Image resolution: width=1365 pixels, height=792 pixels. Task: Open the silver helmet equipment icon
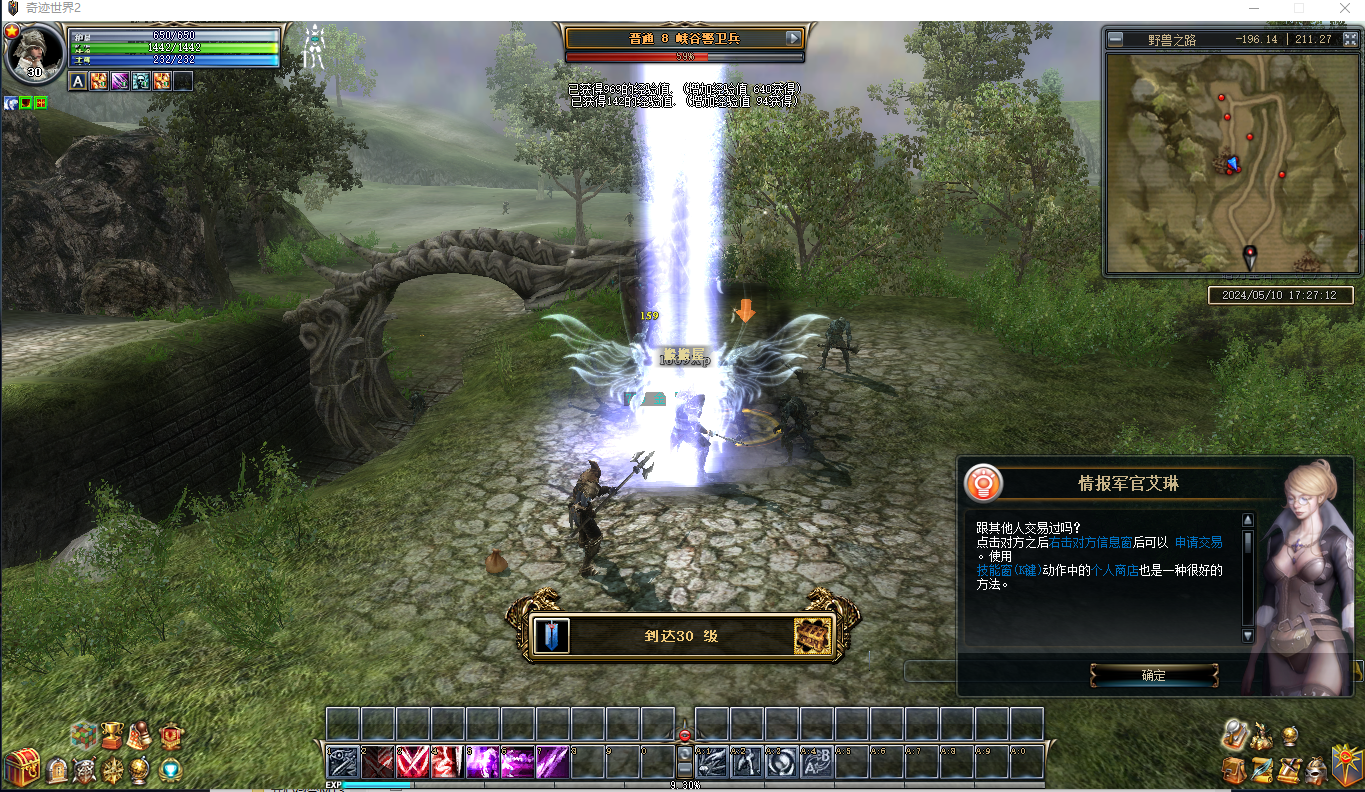point(1316,770)
